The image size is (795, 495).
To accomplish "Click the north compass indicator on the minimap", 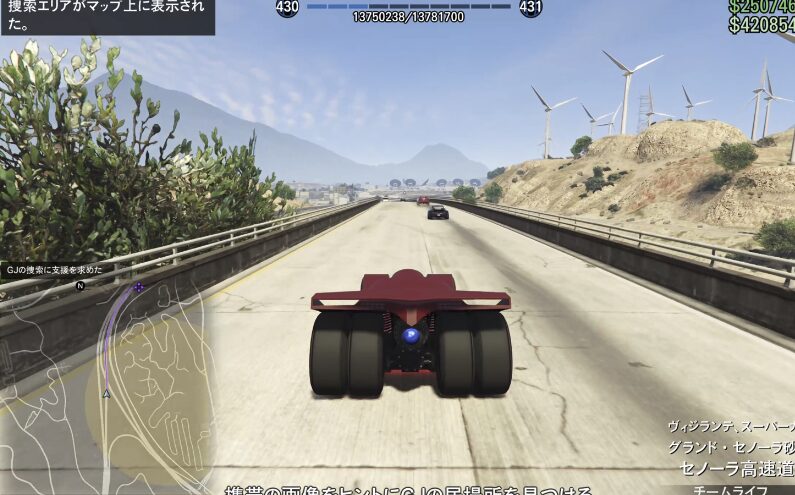I will 80,285.
